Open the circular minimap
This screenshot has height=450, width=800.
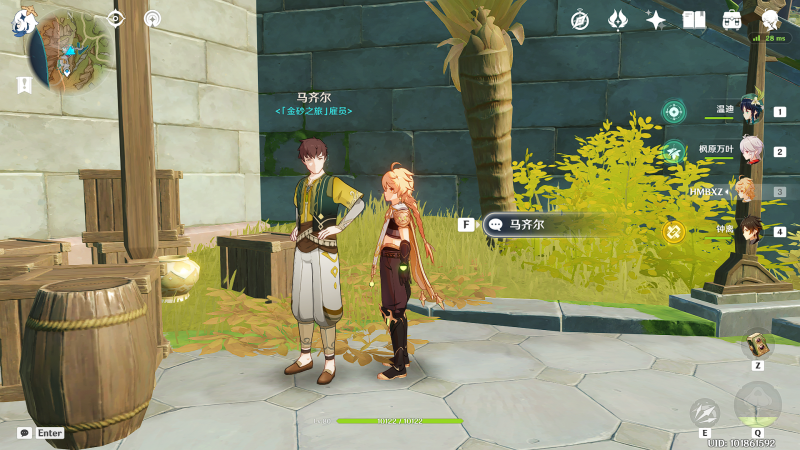tap(70, 50)
